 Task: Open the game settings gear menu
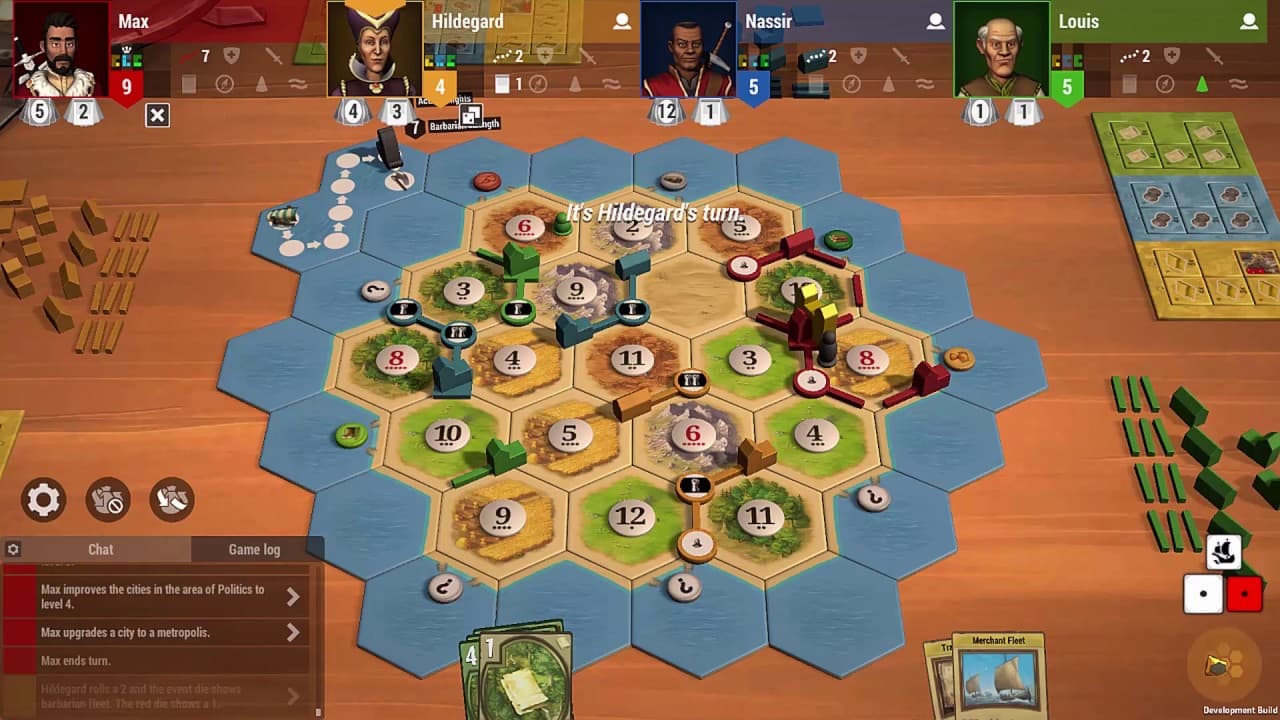coord(42,500)
